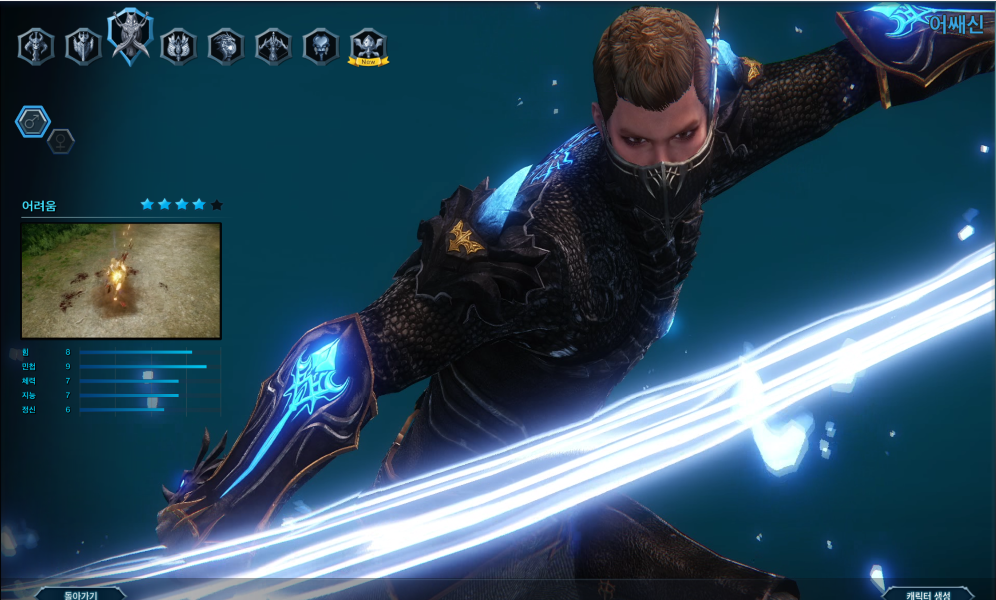Choose the dragon-head emblem class icon
Screen dimensions: 996x600
(226, 46)
